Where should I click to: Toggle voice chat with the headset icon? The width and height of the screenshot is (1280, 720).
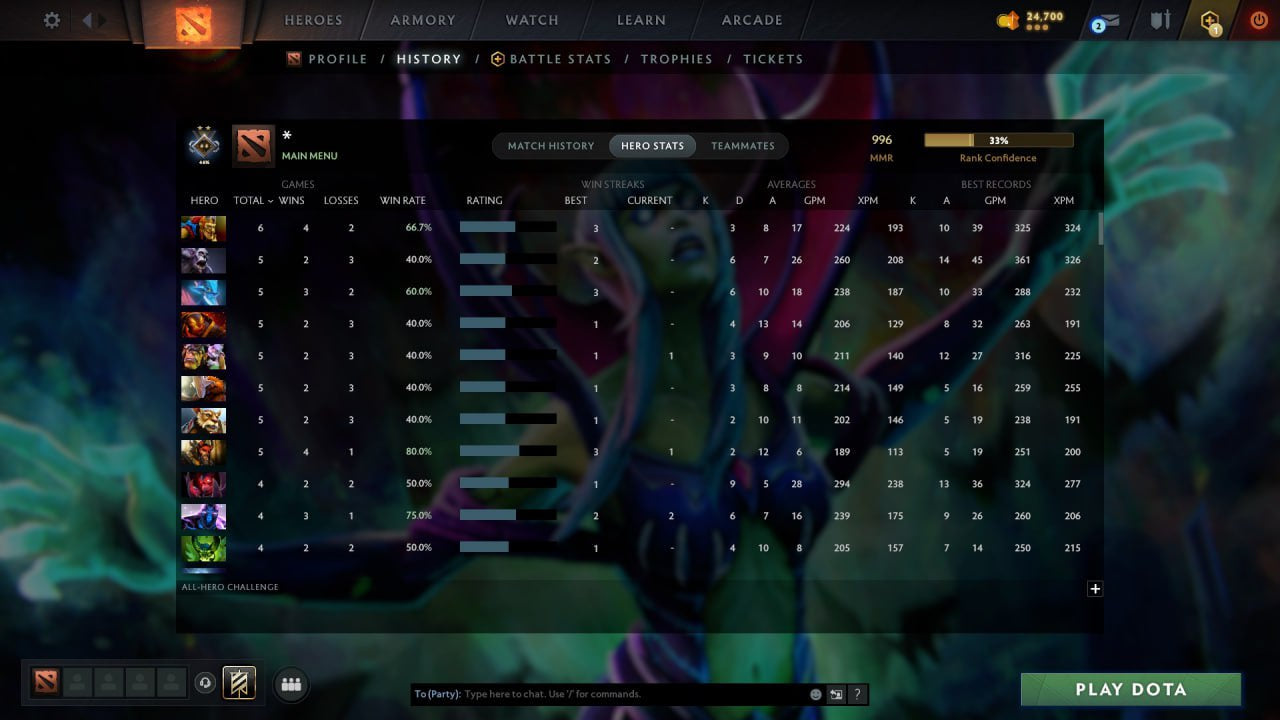click(207, 682)
